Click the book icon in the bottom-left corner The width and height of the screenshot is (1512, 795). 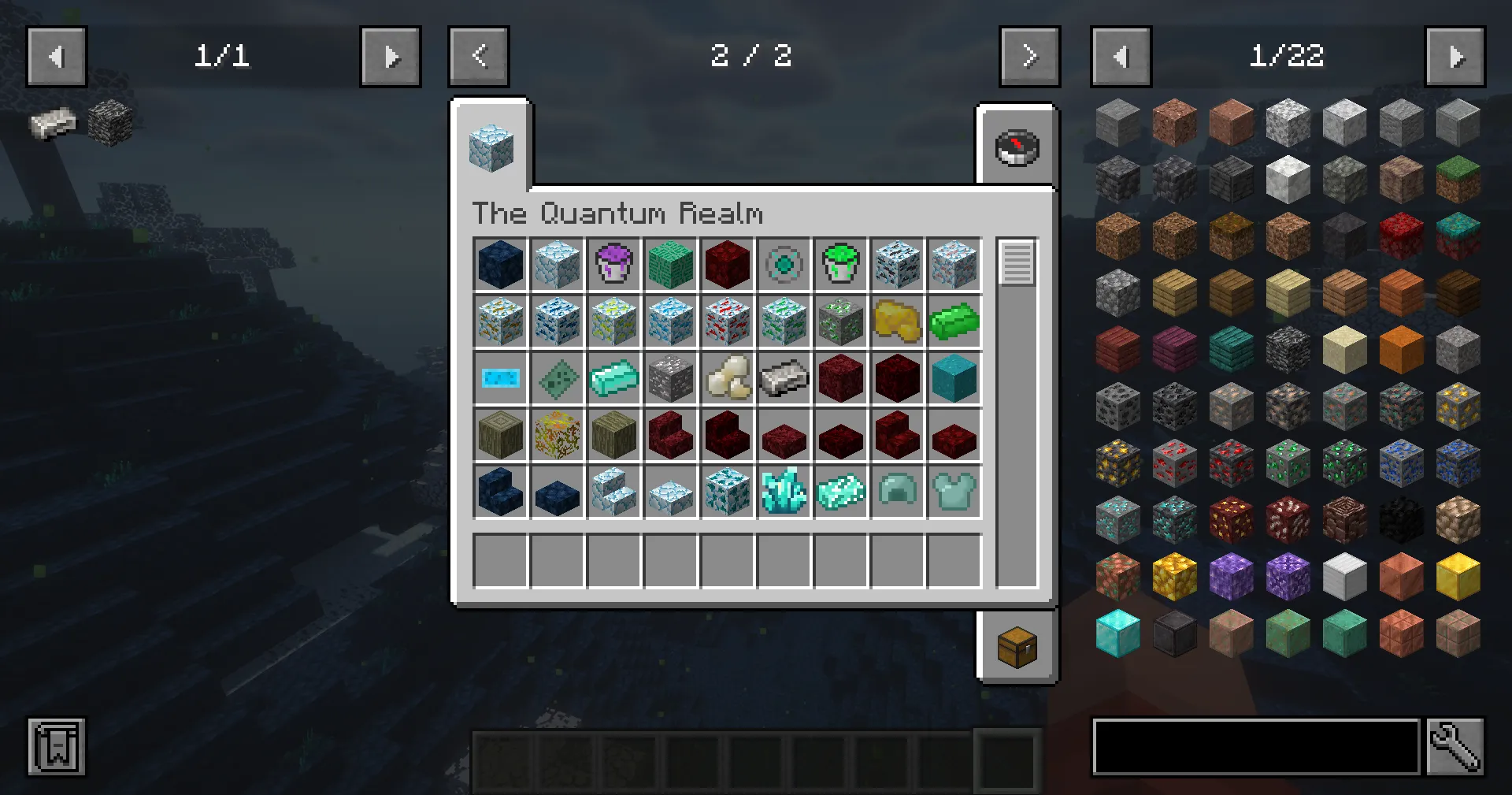[56, 747]
